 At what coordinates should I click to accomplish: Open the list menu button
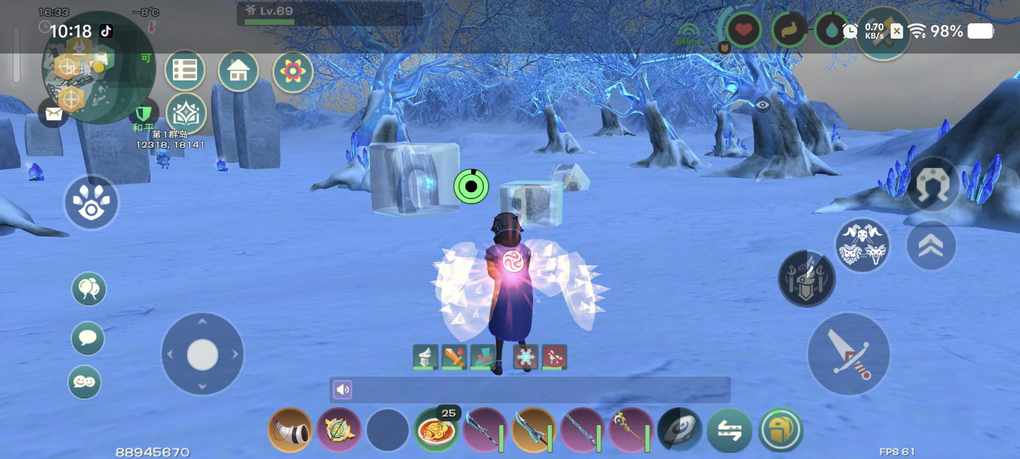click(185, 71)
